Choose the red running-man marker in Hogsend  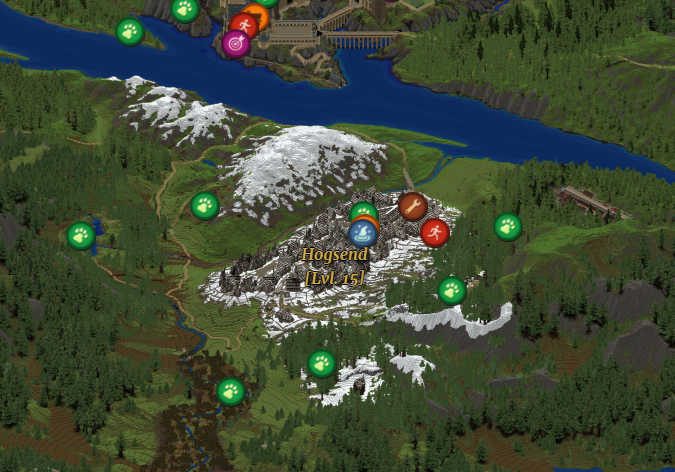pyautogui.click(x=434, y=232)
